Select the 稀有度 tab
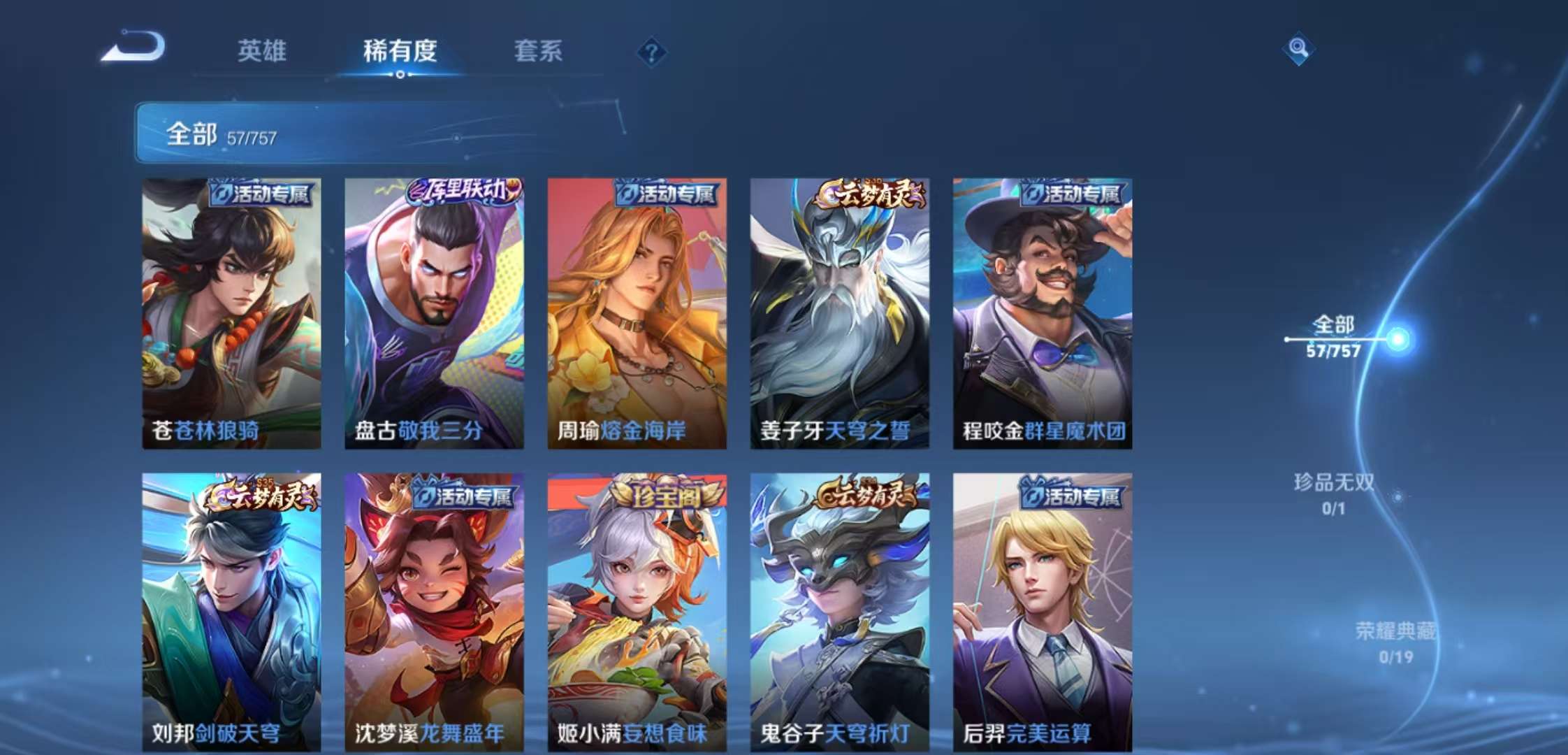This screenshot has width=1568, height=755. click(400, 51)
